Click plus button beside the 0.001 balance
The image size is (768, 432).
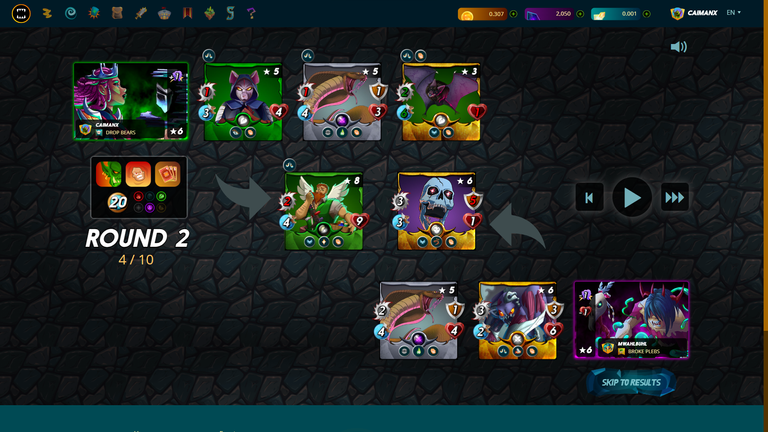tap(646, 14)
